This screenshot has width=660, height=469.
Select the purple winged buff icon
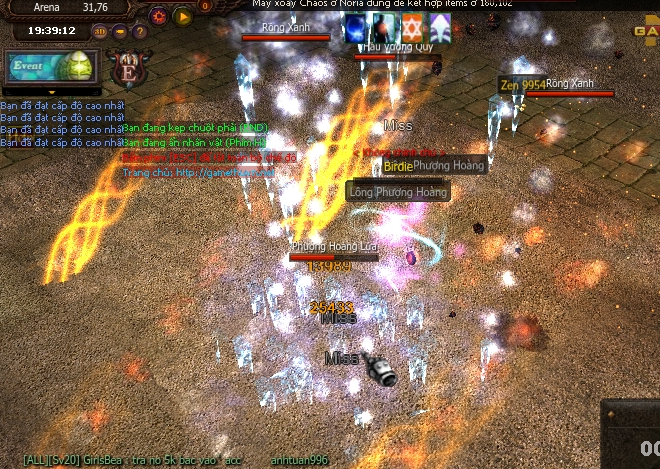pyautogui.click(x=441, y=28)
